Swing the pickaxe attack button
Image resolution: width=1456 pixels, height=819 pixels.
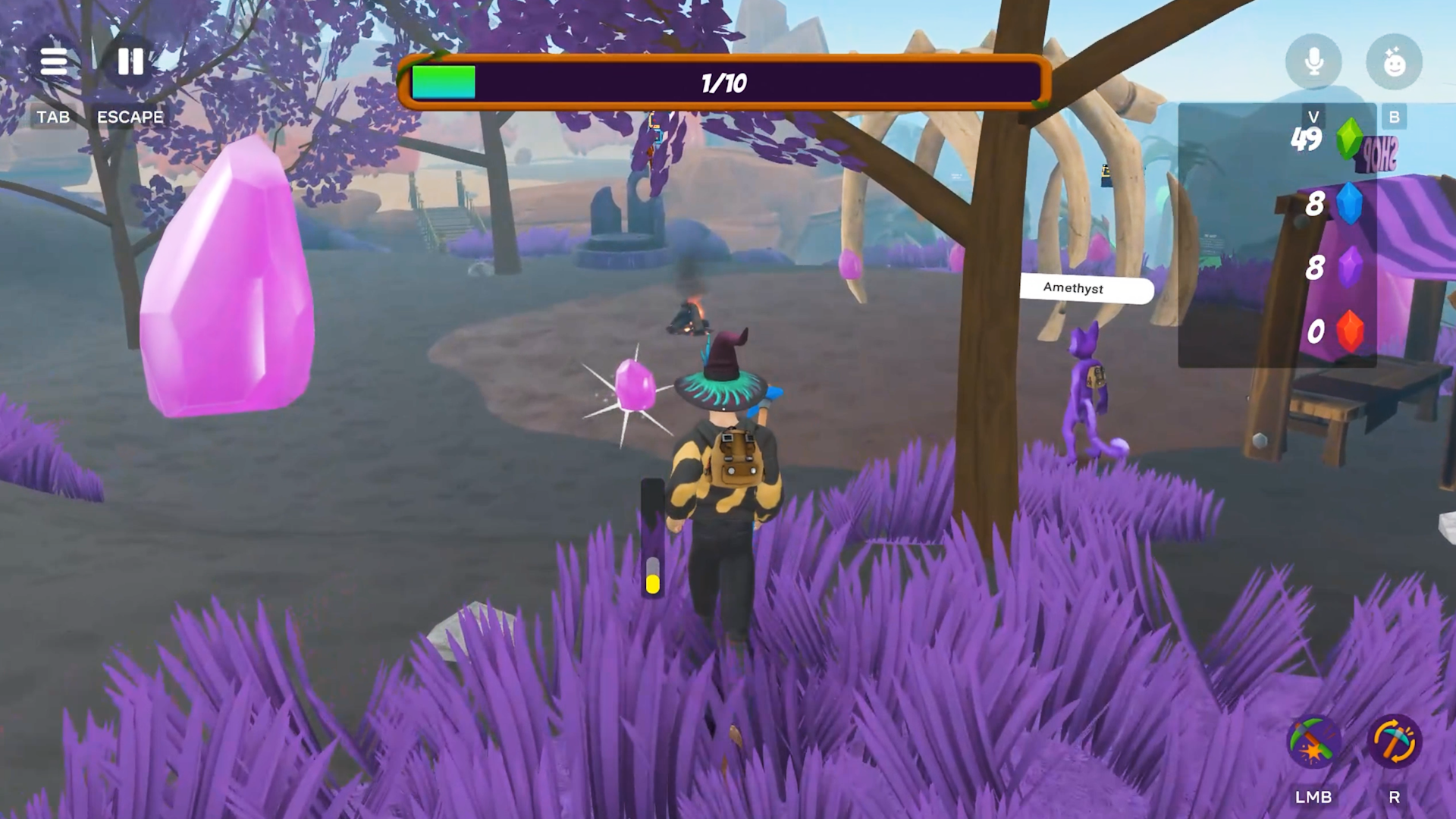[1313, 741]
